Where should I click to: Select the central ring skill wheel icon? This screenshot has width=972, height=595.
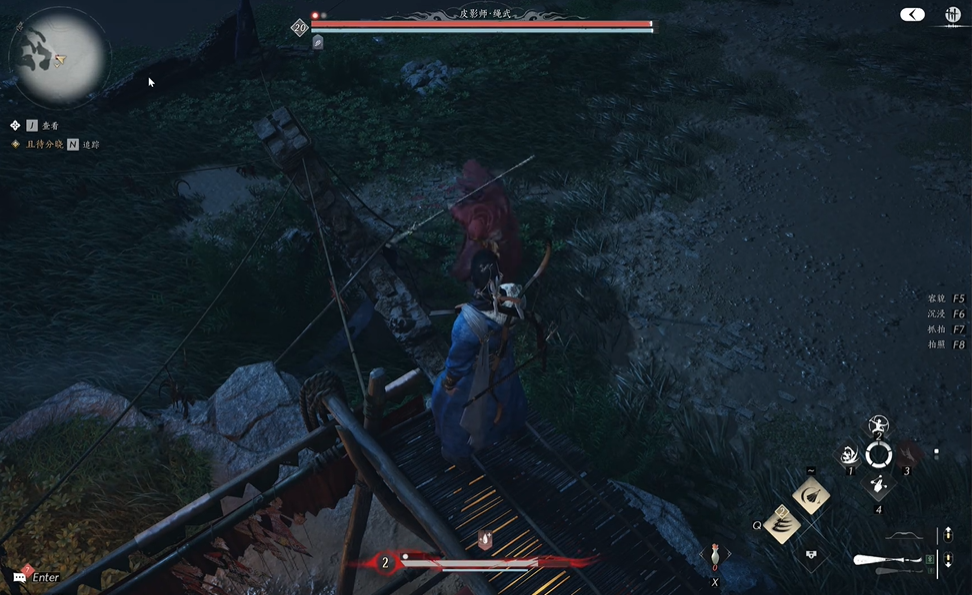[879, 455]
